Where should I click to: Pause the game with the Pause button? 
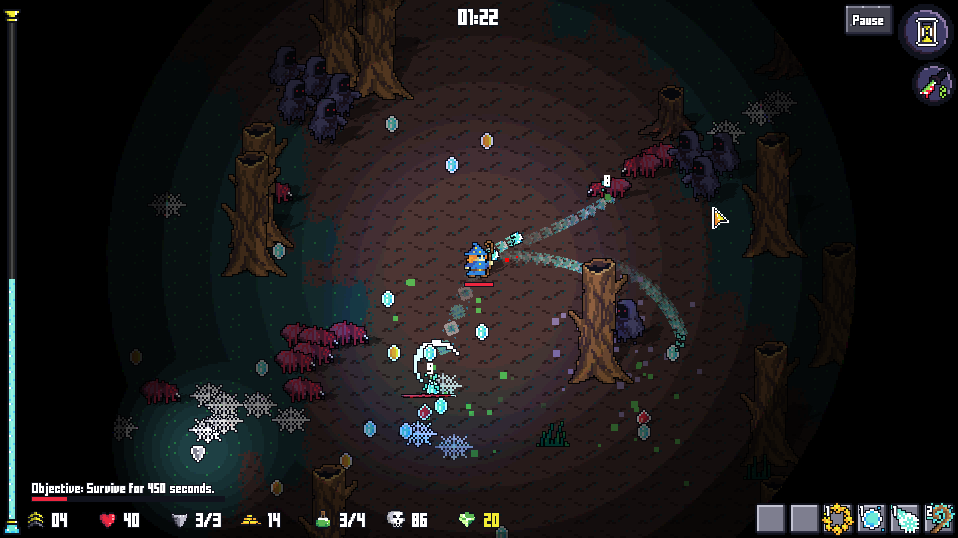point(868,20)
